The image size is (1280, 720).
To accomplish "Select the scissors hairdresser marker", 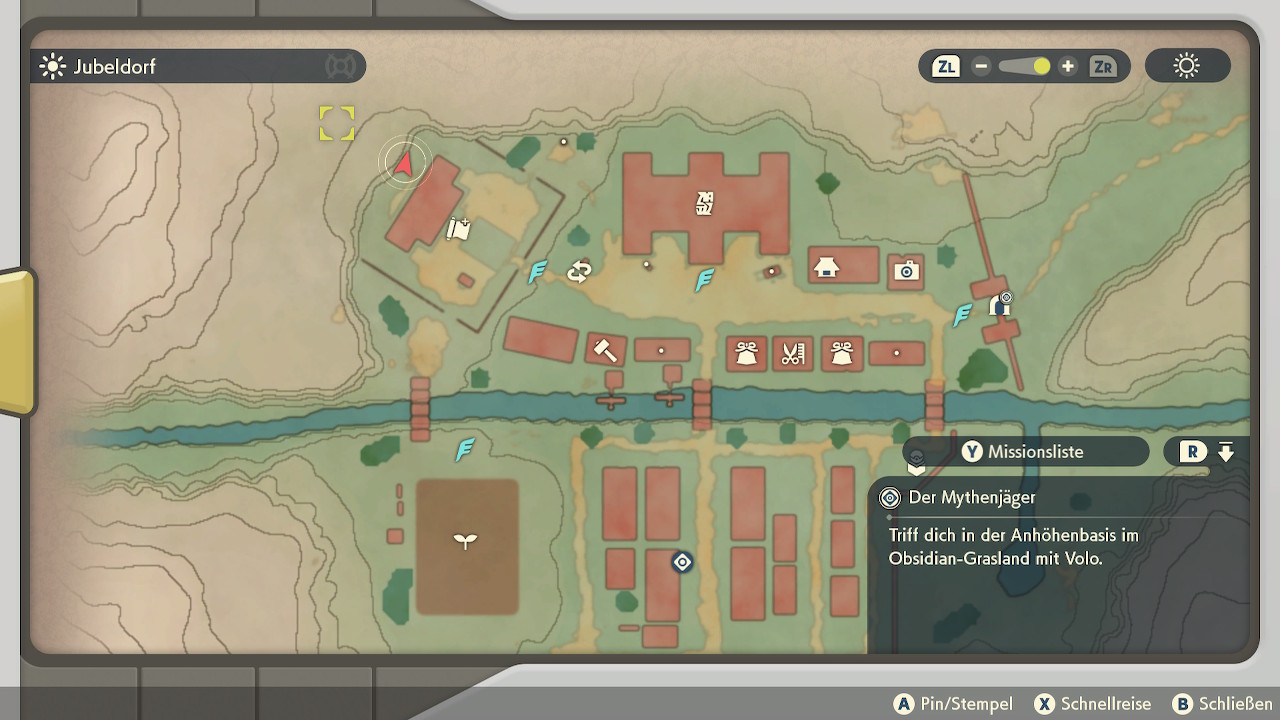I will click(x=792, y=353).
